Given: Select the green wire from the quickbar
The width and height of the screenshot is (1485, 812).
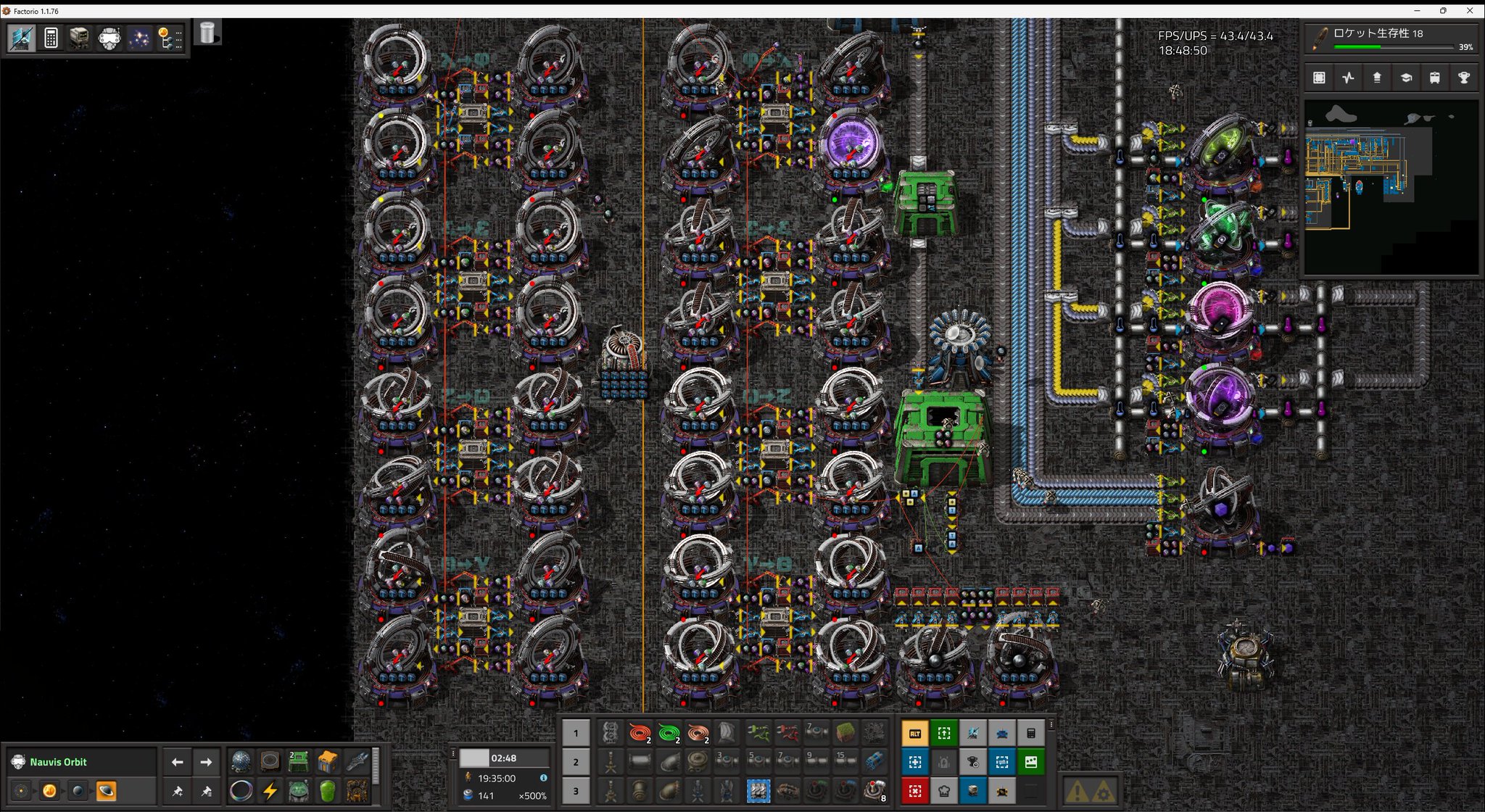Looking at the screenshot, I should tap(669, 733).
